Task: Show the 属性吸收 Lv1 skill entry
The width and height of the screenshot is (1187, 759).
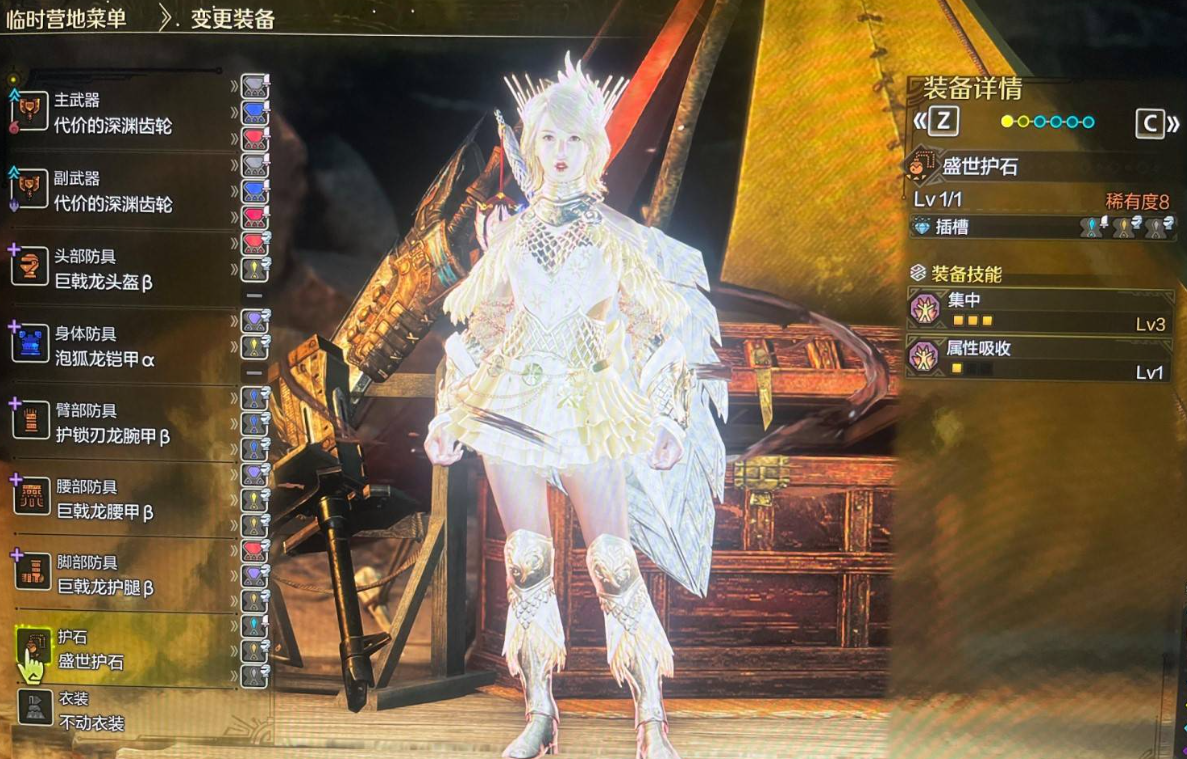Action: click(x=1040, y=359)
